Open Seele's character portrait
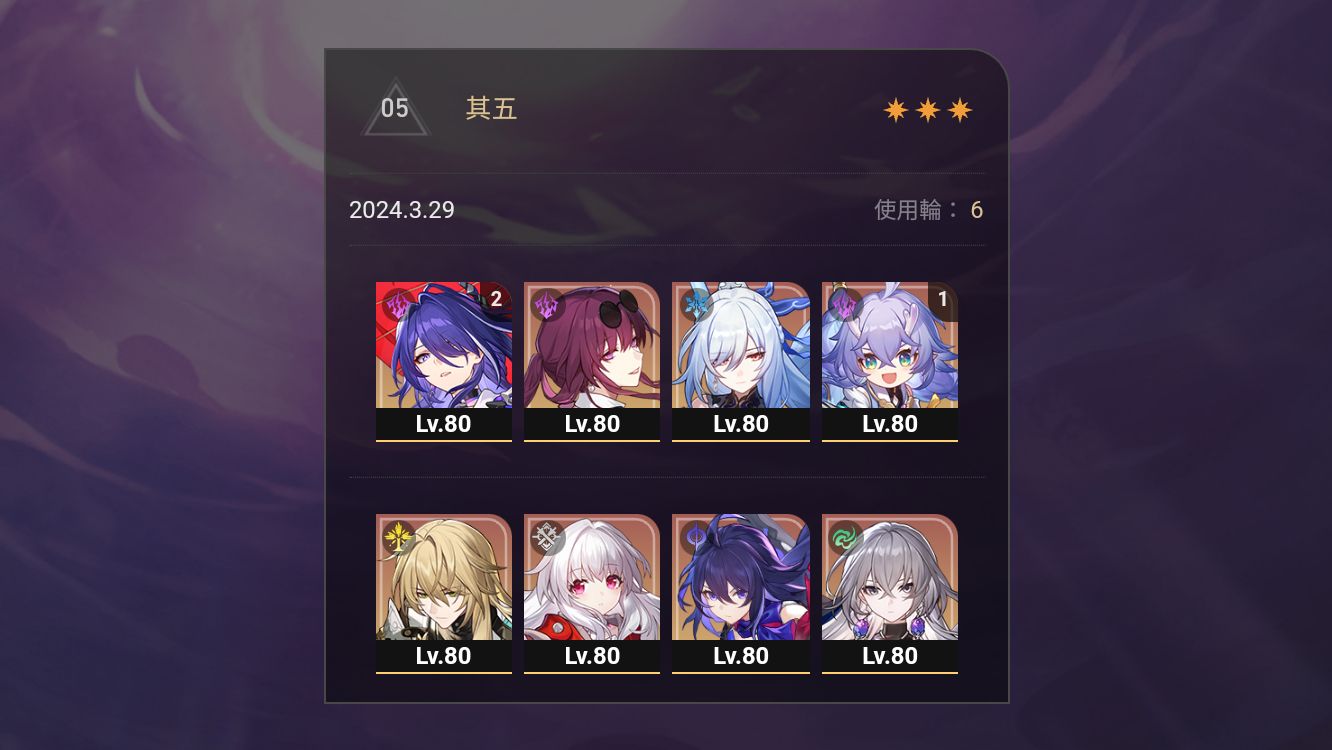Viewport: 1332px width, 750px height. [741, 578]
